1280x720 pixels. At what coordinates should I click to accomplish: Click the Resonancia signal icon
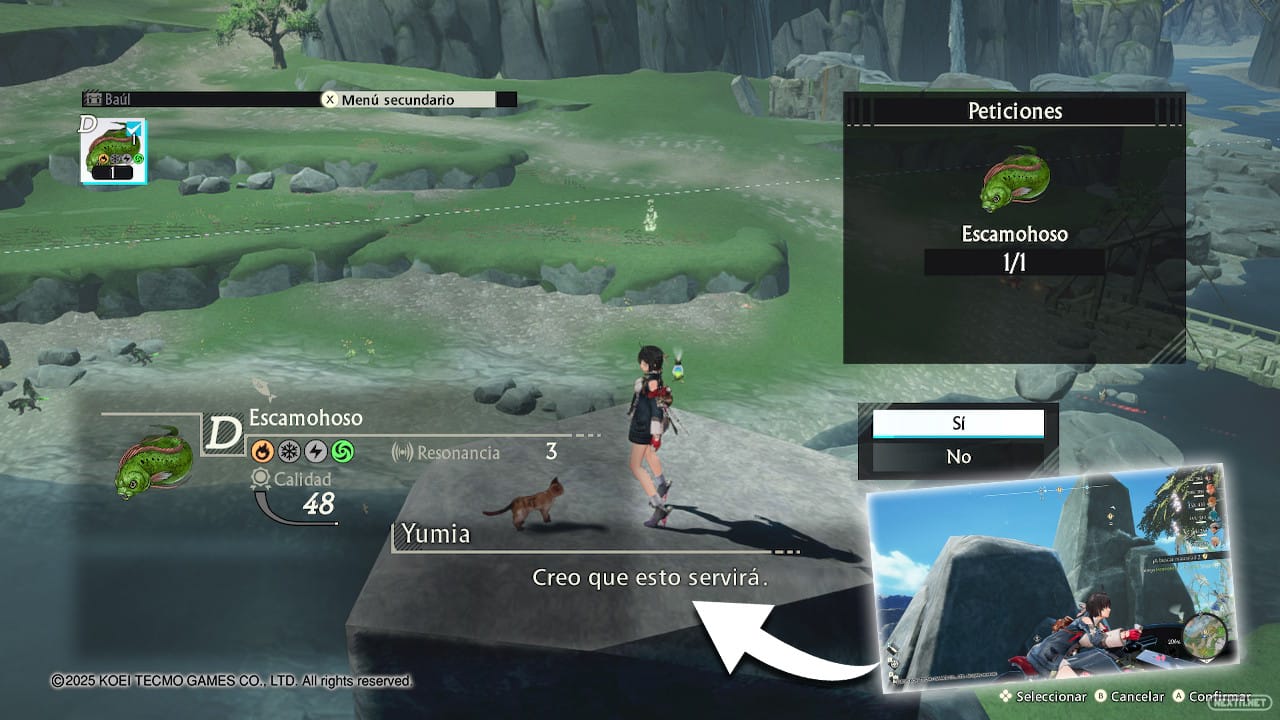point(403,452)
